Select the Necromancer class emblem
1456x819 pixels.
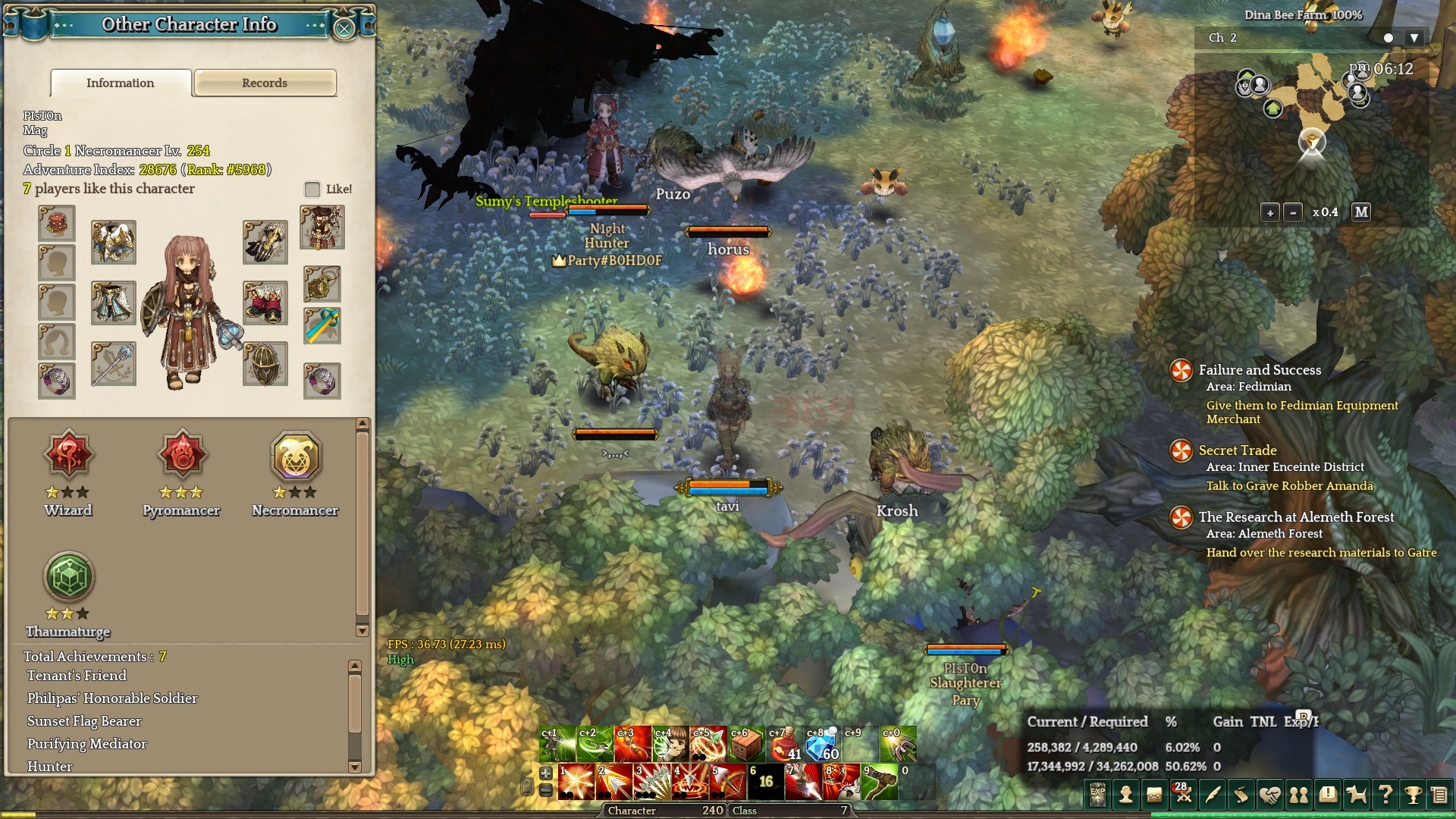pos(296,457)
